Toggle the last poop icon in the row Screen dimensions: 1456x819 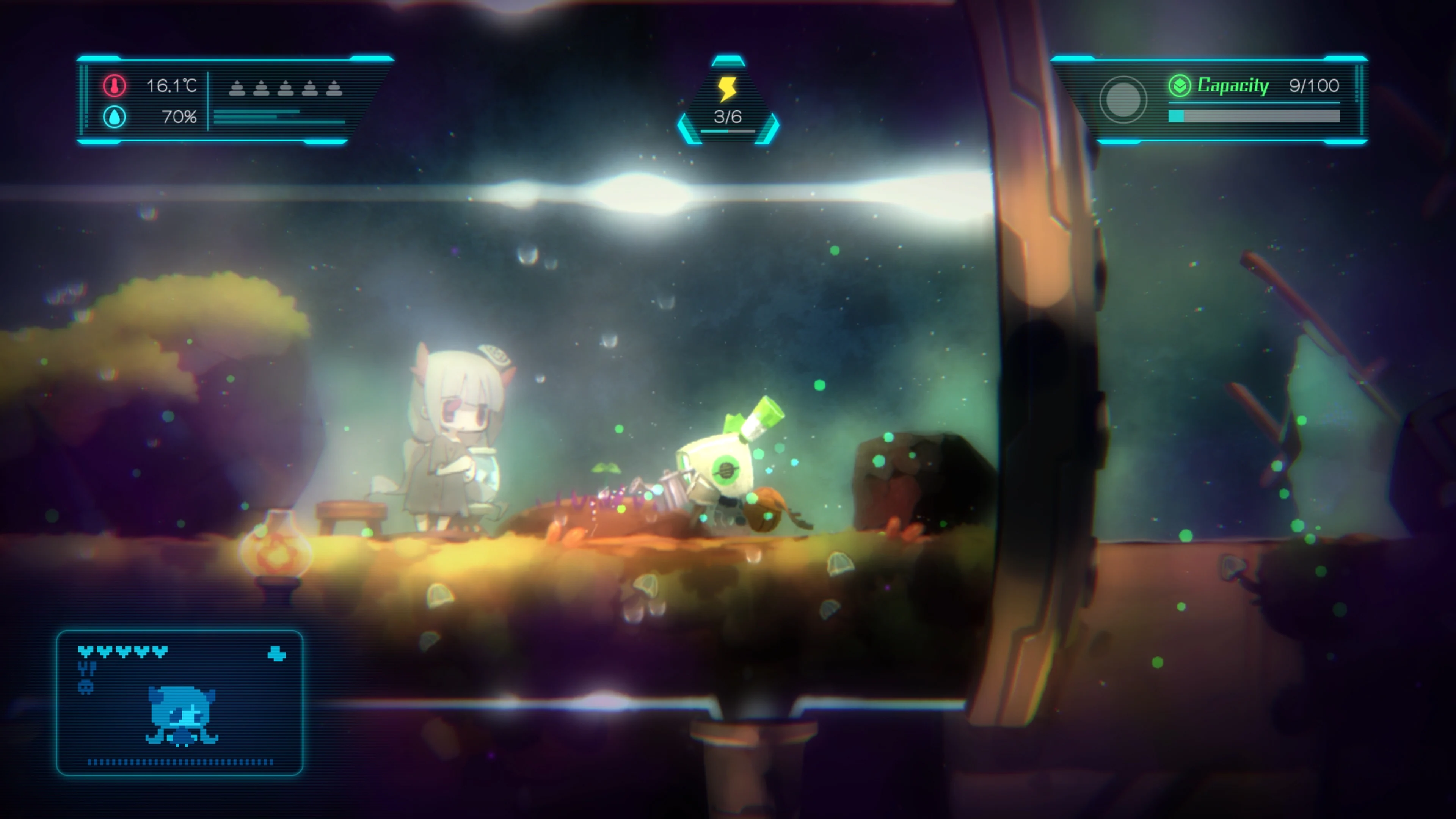point(334,88)
